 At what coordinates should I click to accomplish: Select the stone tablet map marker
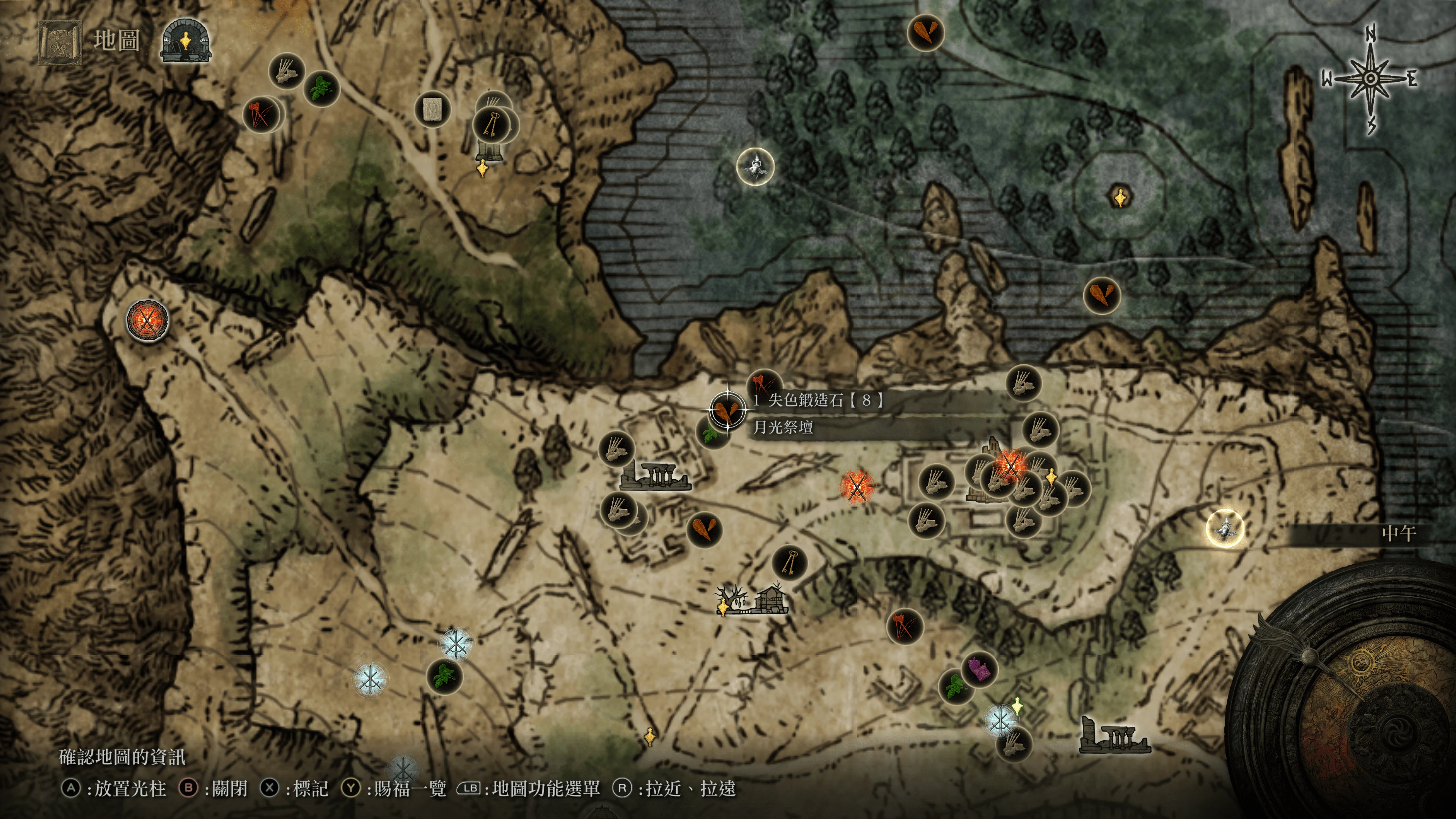(432, 108)
